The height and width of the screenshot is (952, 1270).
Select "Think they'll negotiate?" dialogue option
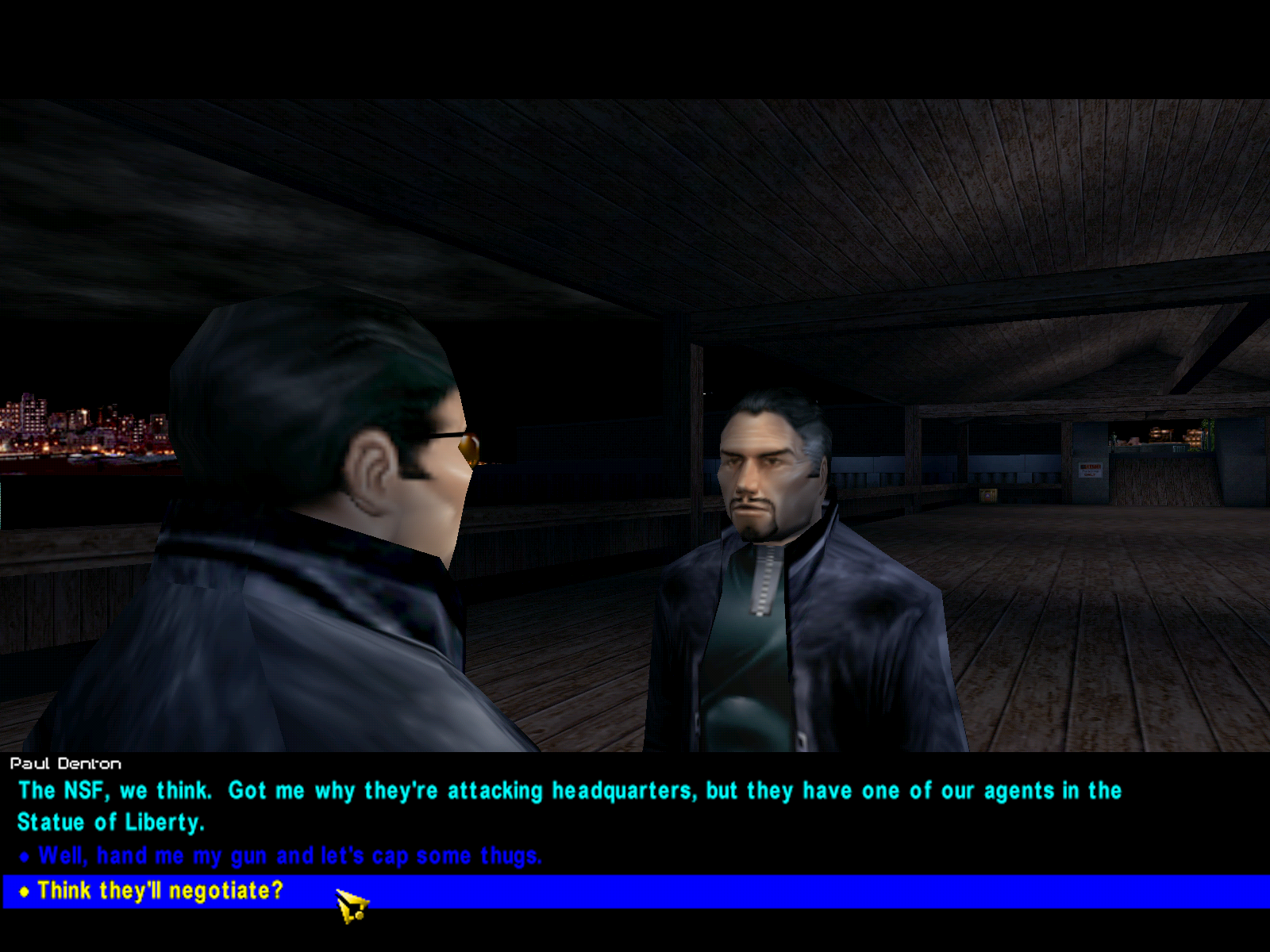pos(160,891)
